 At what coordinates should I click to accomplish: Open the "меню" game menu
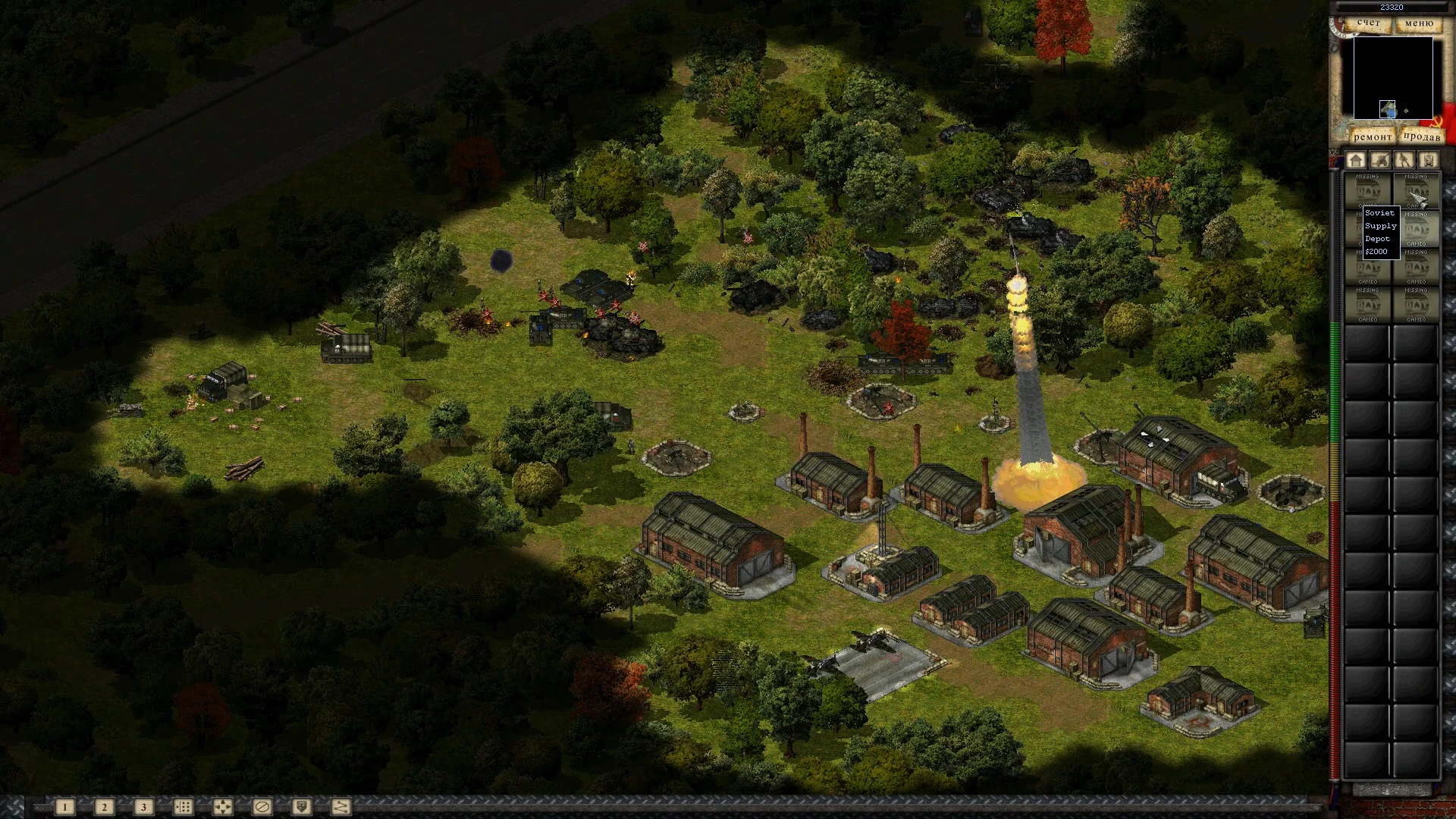click(x=1419, y=24)
